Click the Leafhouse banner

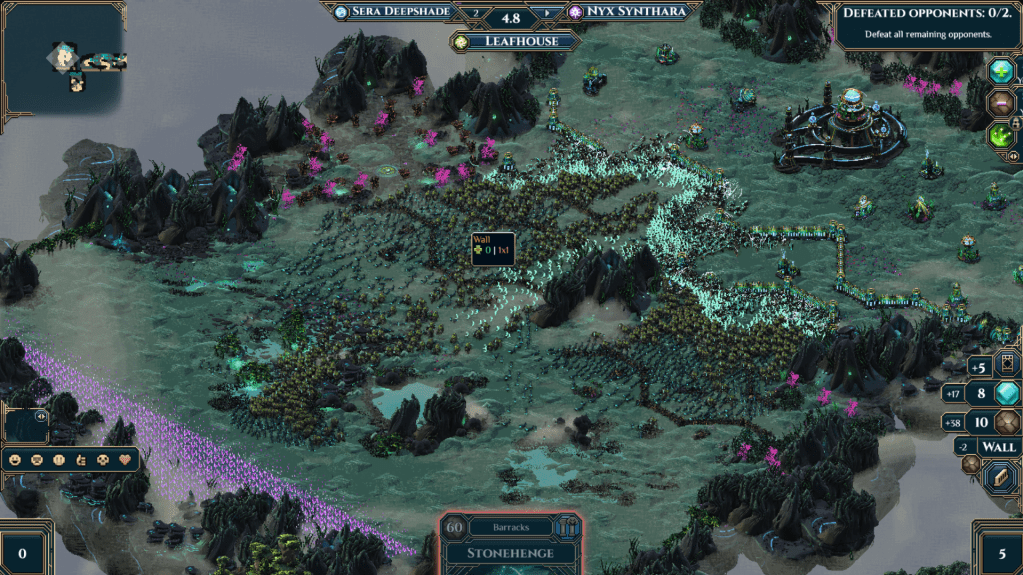pyautogui.click(x=516, y=41)
